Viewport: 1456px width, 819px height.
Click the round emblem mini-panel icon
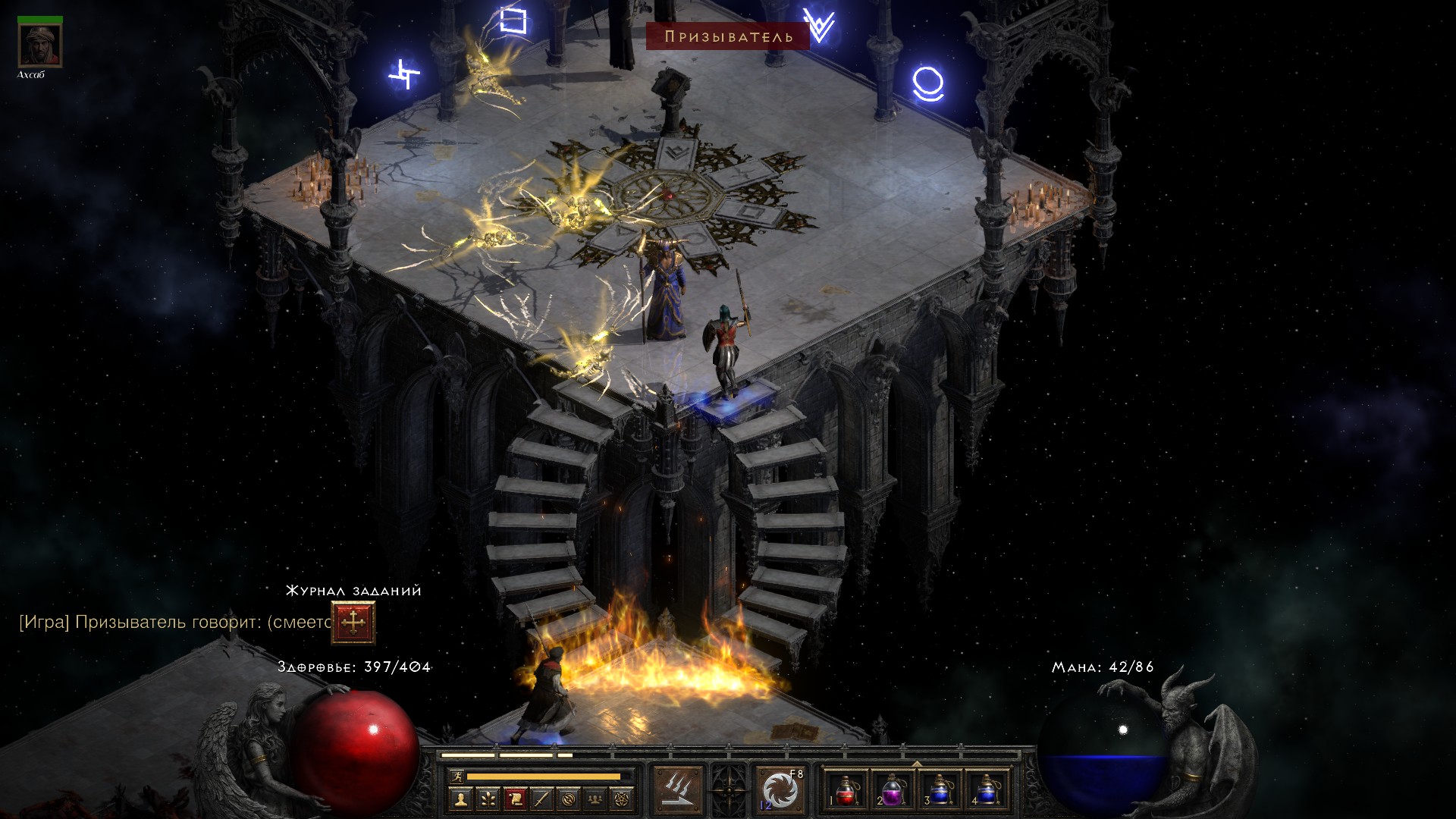(569, 799)
